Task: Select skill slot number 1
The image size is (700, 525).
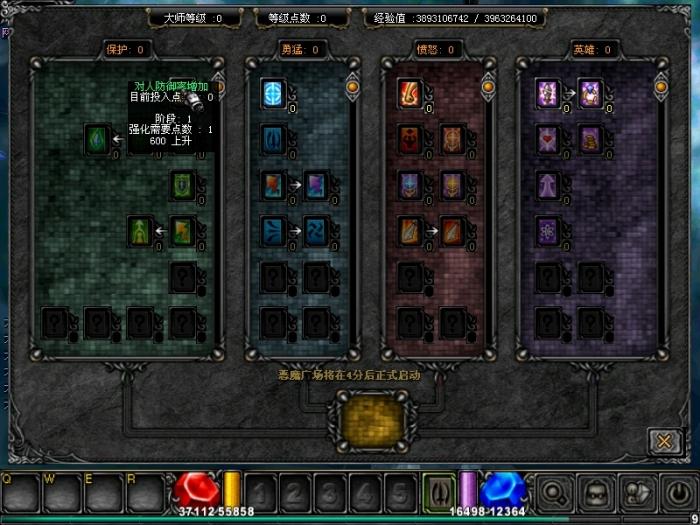Action: (x=261, y=492)
